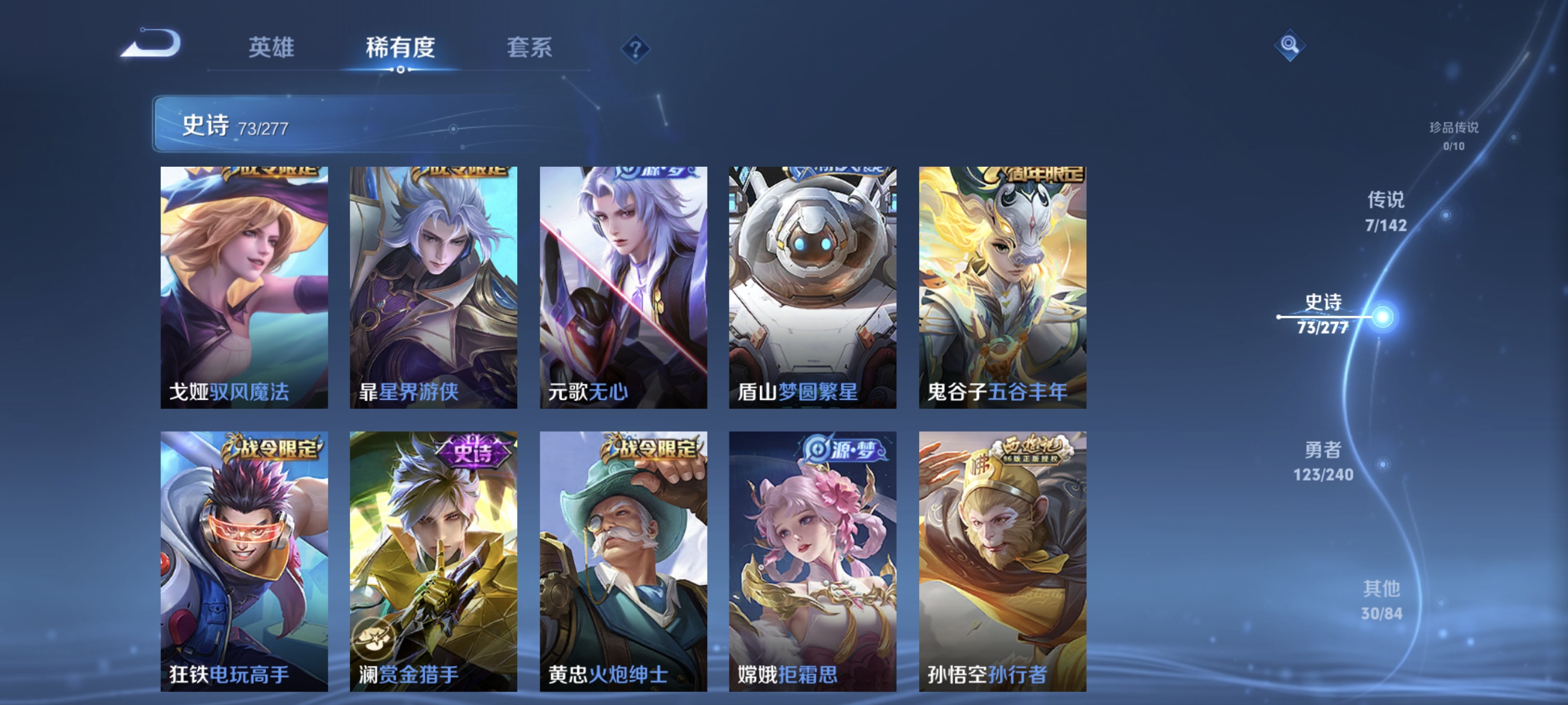
Task: Click the magnifier search icon top right
Action: [1290, 46]
